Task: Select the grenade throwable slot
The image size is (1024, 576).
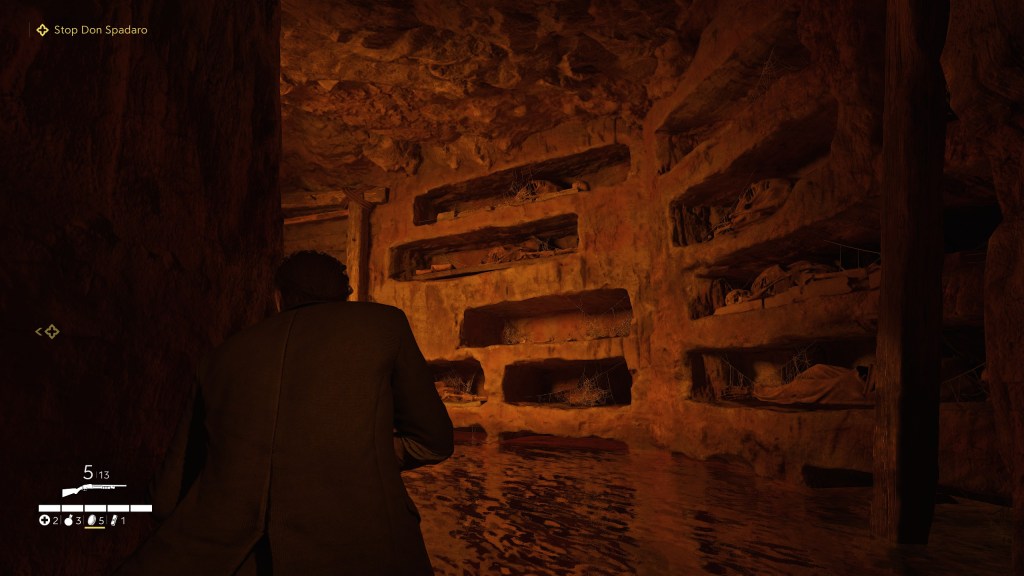Action: (69, 521)
